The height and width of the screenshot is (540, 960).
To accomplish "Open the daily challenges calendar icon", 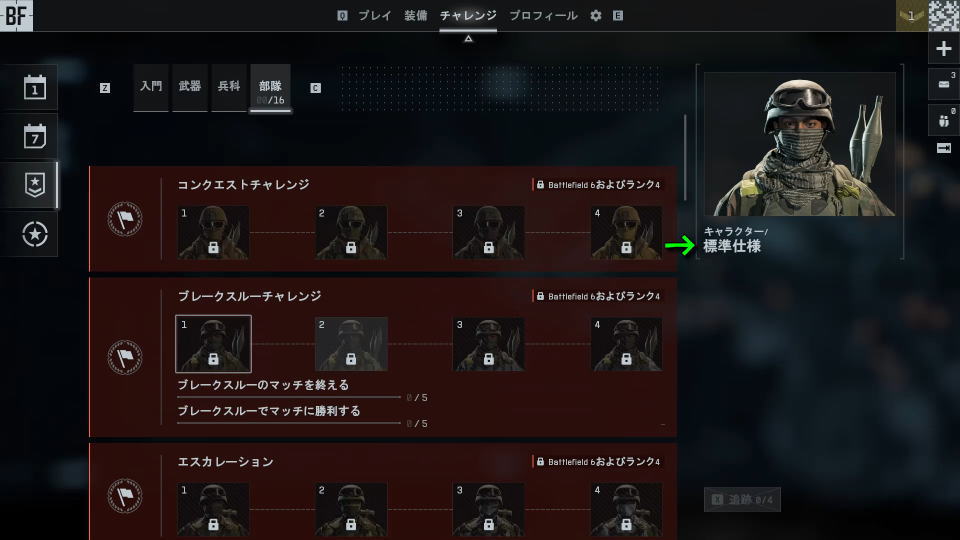I will (x=35, y=88).
